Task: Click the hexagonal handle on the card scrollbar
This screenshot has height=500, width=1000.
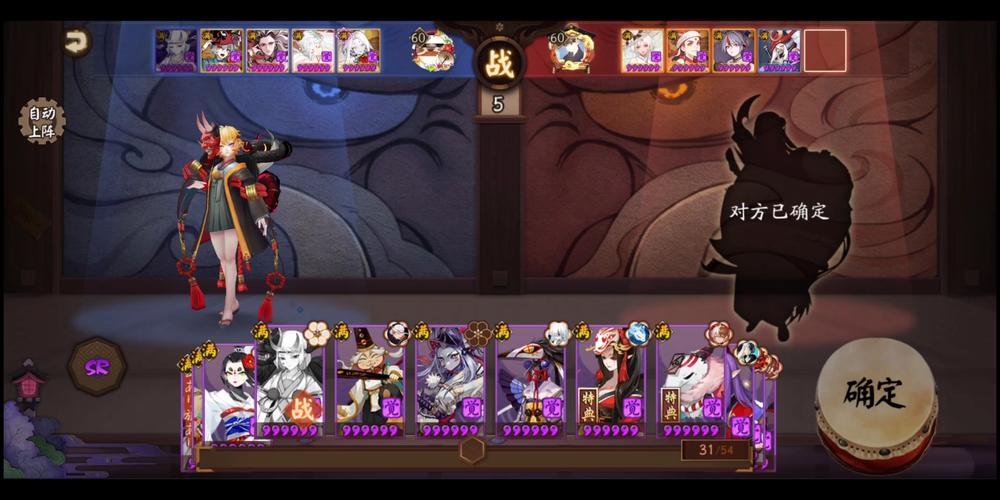Action: pyautogui.click(x=472, y=450)
